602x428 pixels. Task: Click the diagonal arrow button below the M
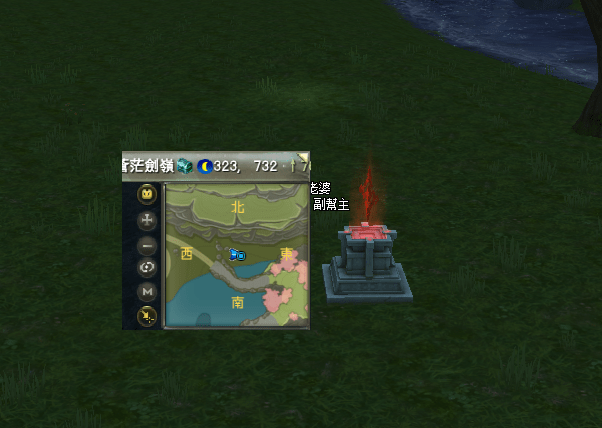click(147, 316)
